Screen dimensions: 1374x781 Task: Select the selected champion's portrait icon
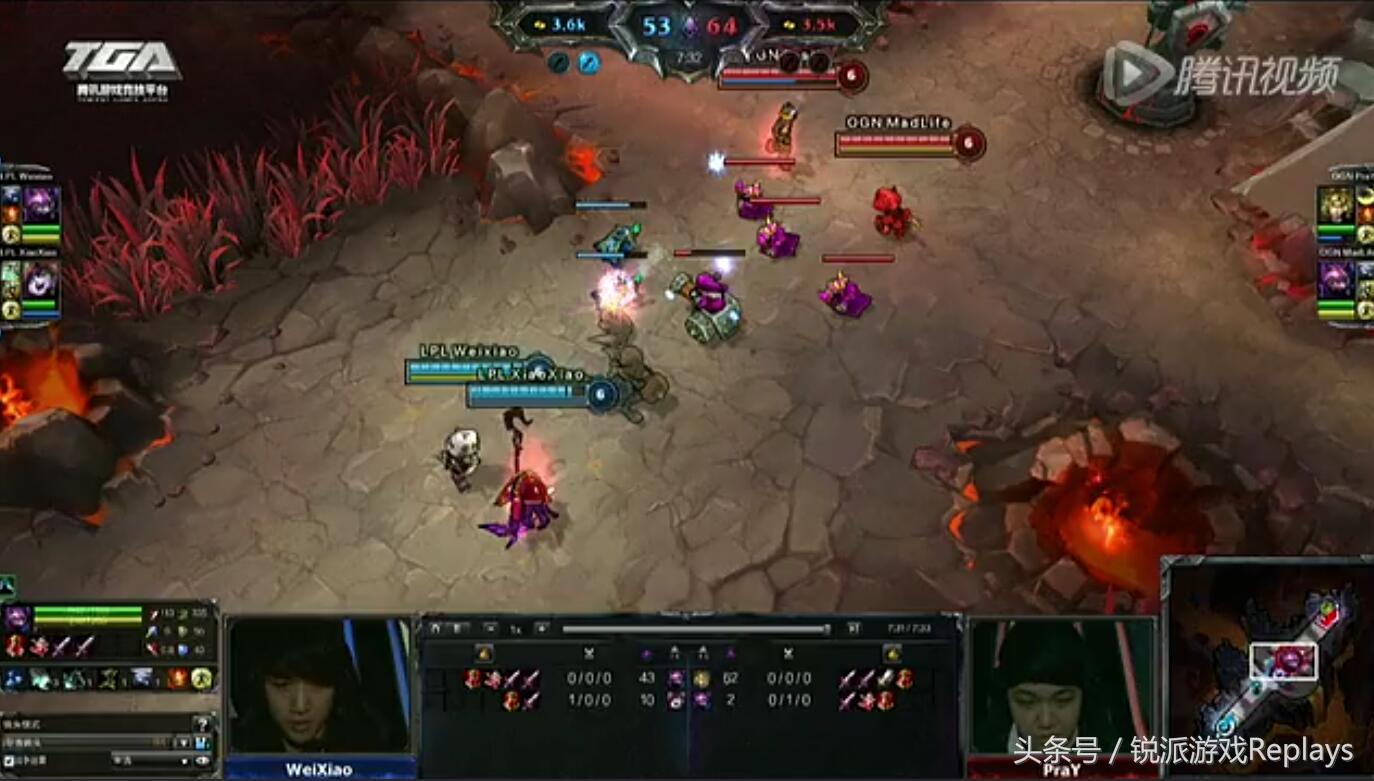[x=17, y=616]
